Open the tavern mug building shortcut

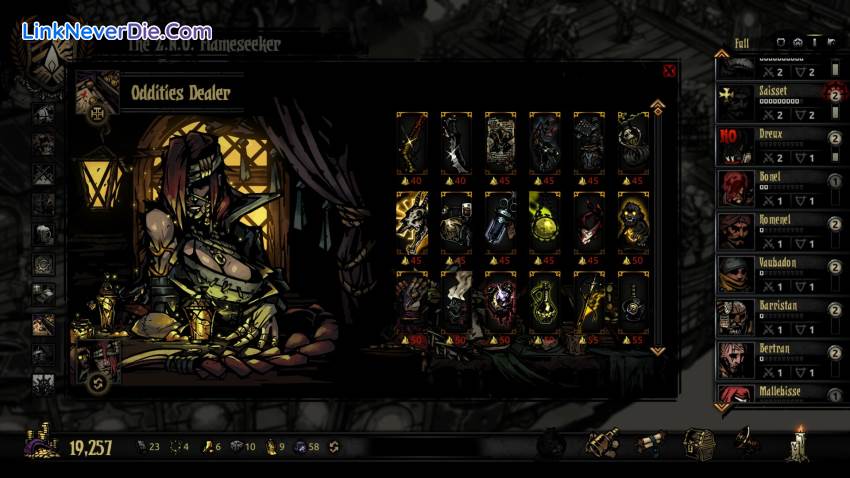point(602,442)
